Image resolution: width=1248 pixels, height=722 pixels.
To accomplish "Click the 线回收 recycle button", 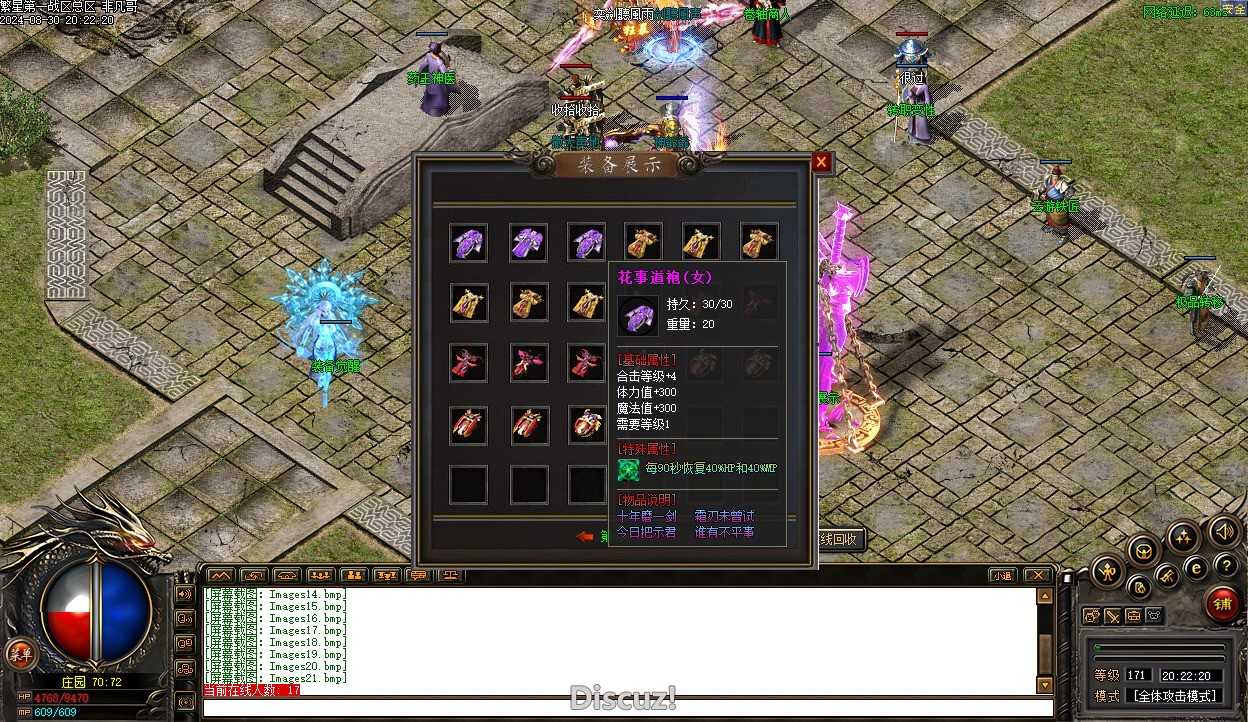I will [x=840, y=539].
